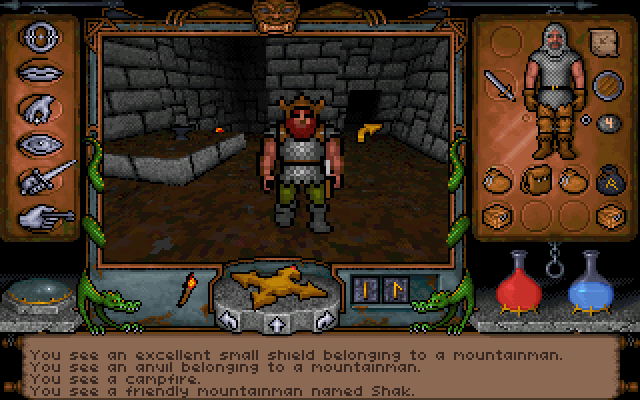
Task: Click the blue mana flask
Action: [x=588, y=282]
